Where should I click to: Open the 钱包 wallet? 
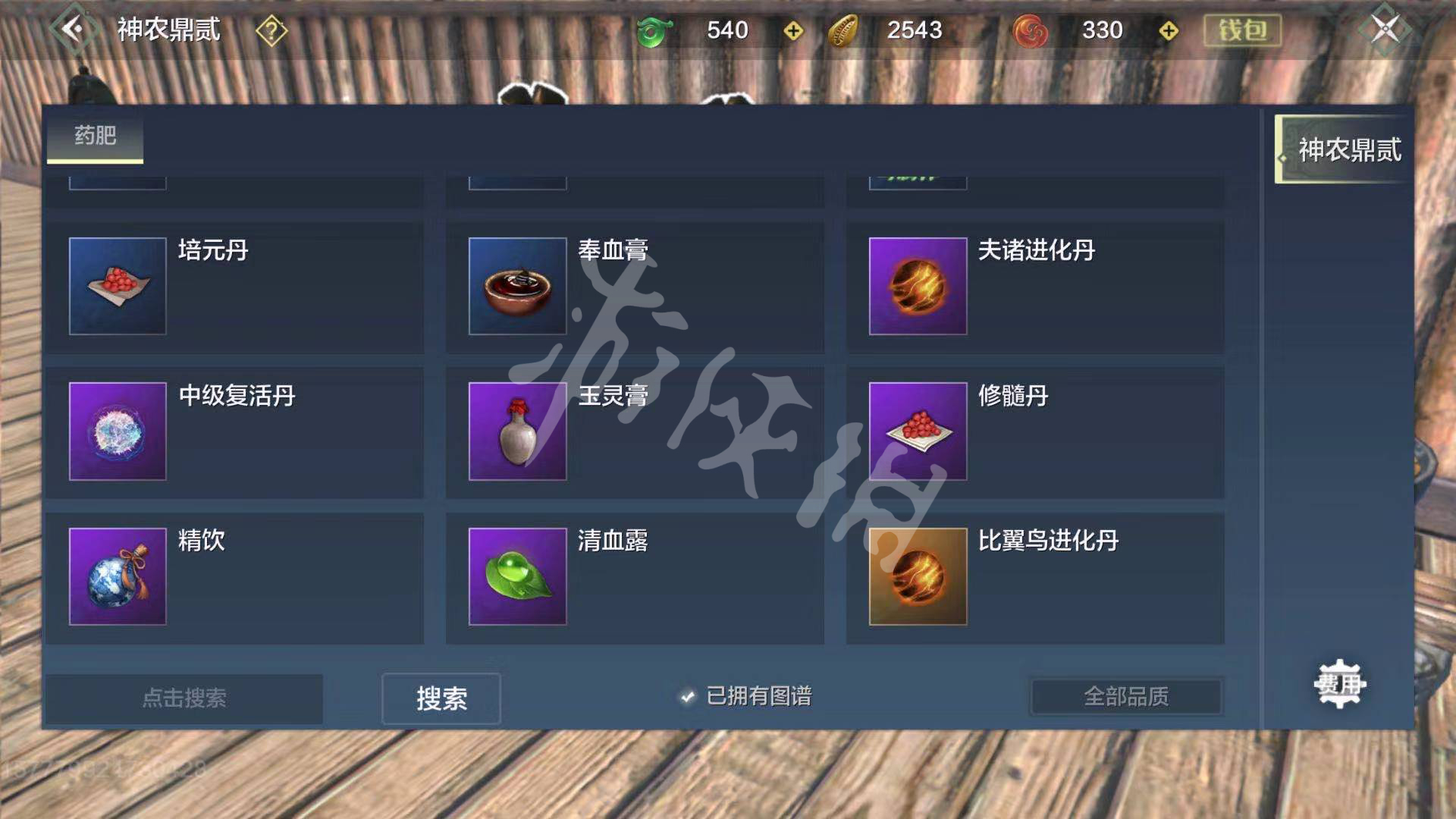(1244, 30)
